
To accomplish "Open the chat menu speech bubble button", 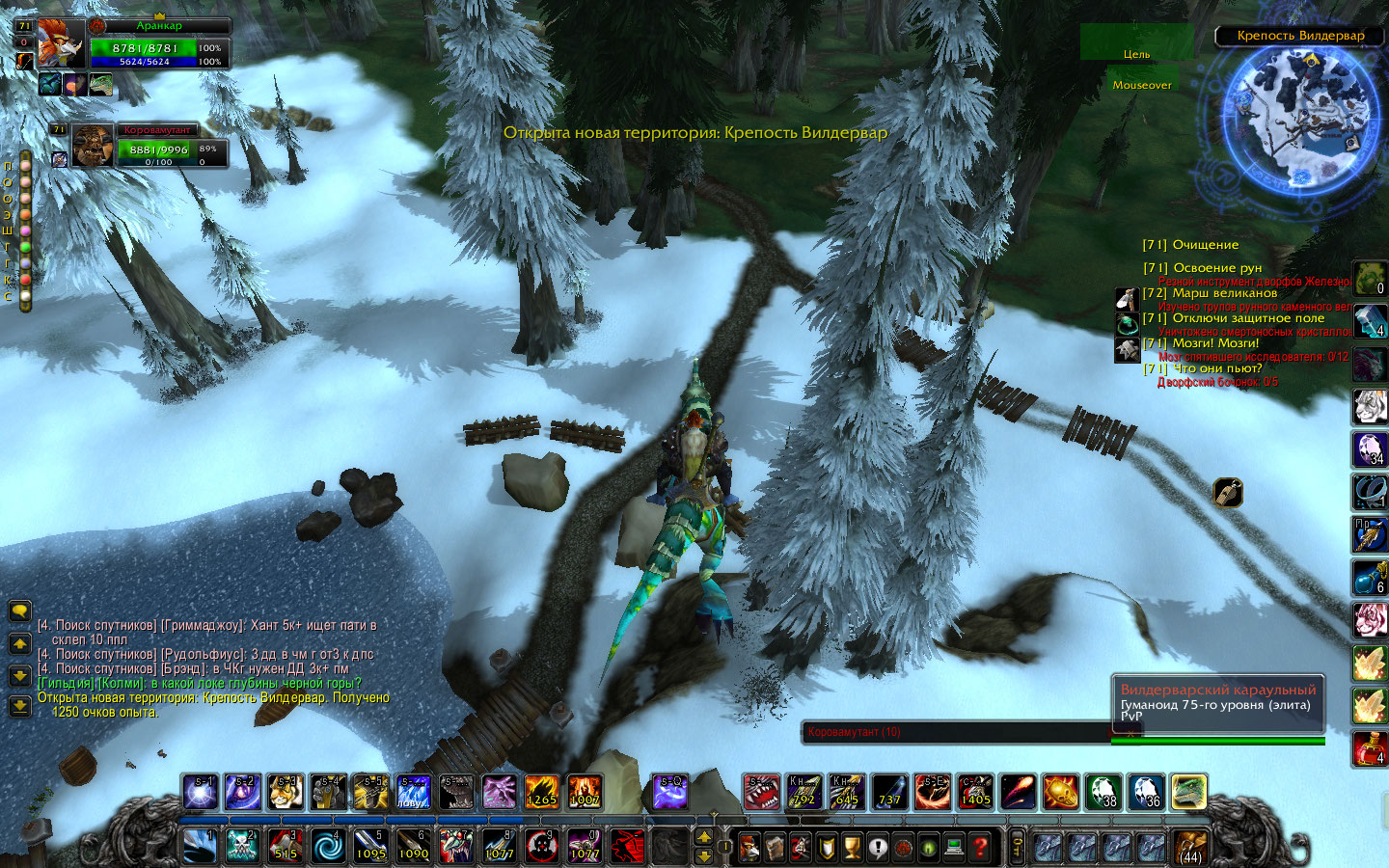I will [x=19, y=611].
